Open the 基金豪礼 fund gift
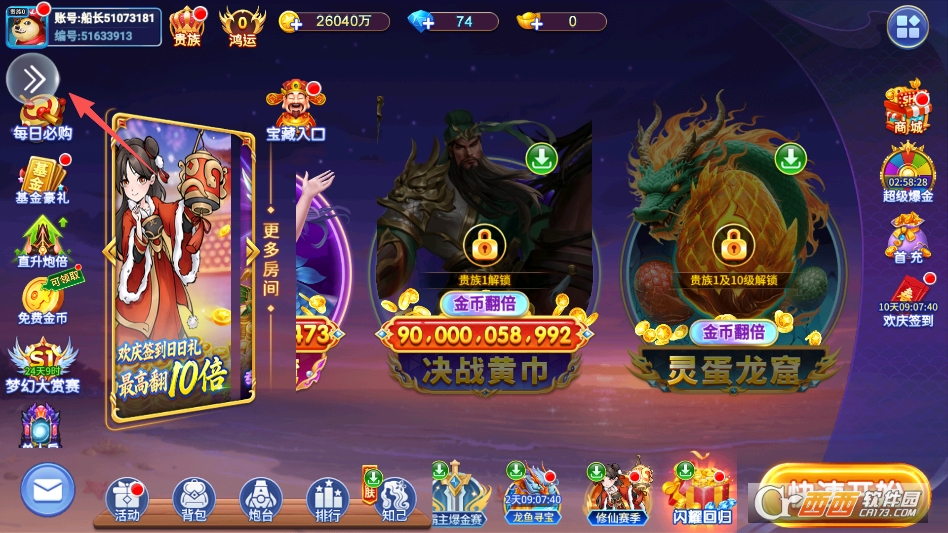Image resolution: width=948 pixels, height=533 pixels. (42, 181)
